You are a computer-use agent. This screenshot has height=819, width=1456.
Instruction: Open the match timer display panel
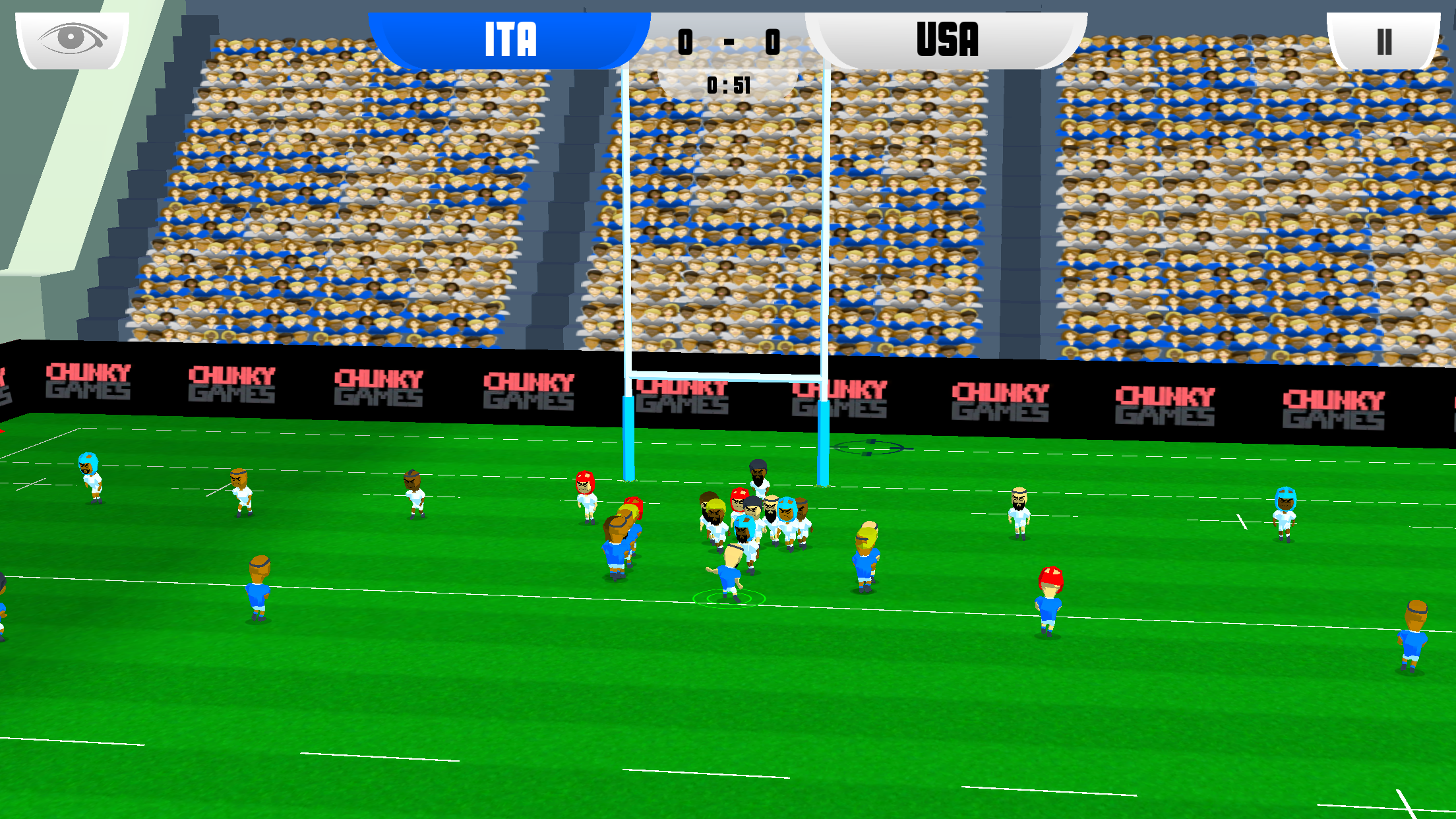coord(727,84)
